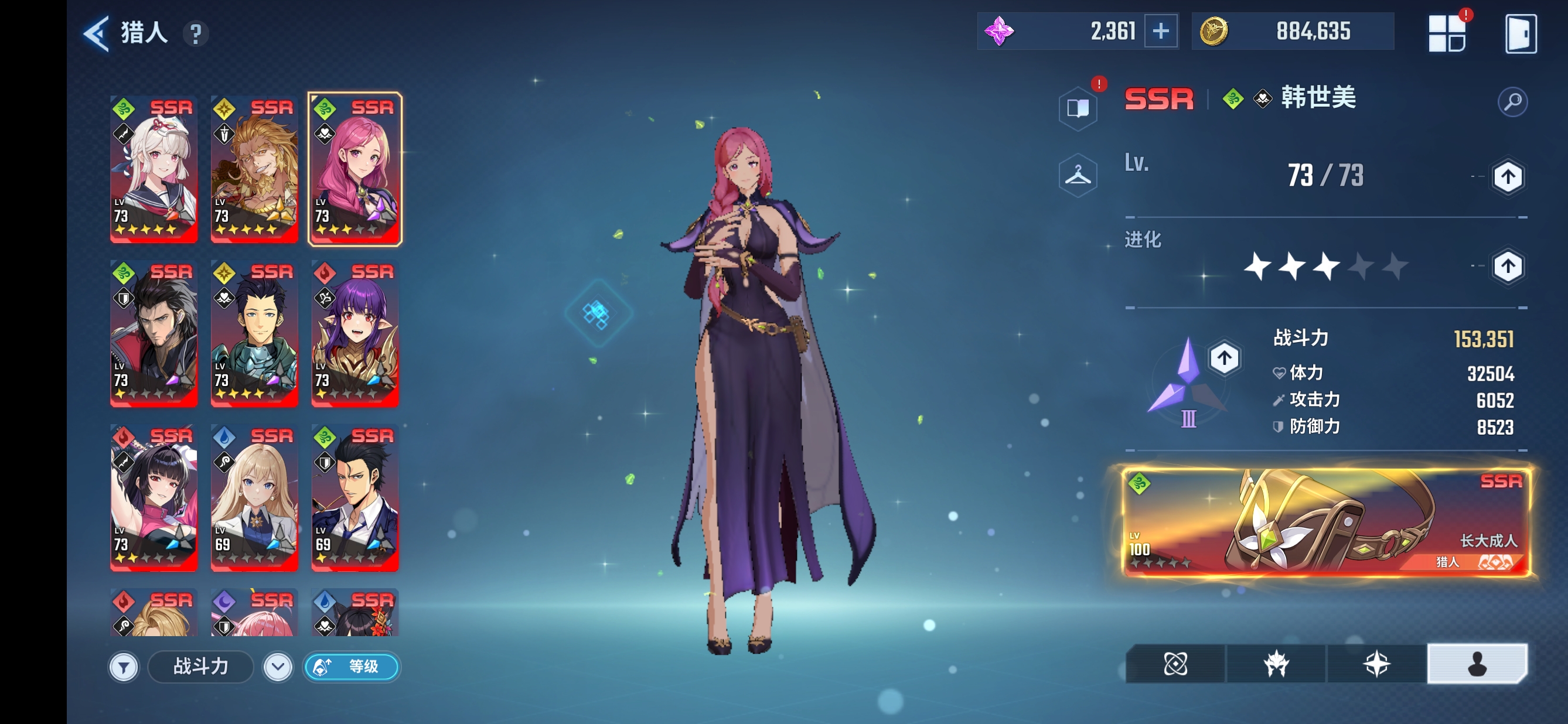Open the four-square grid menu
The image size is (1568, 724).
[1446, 33]
